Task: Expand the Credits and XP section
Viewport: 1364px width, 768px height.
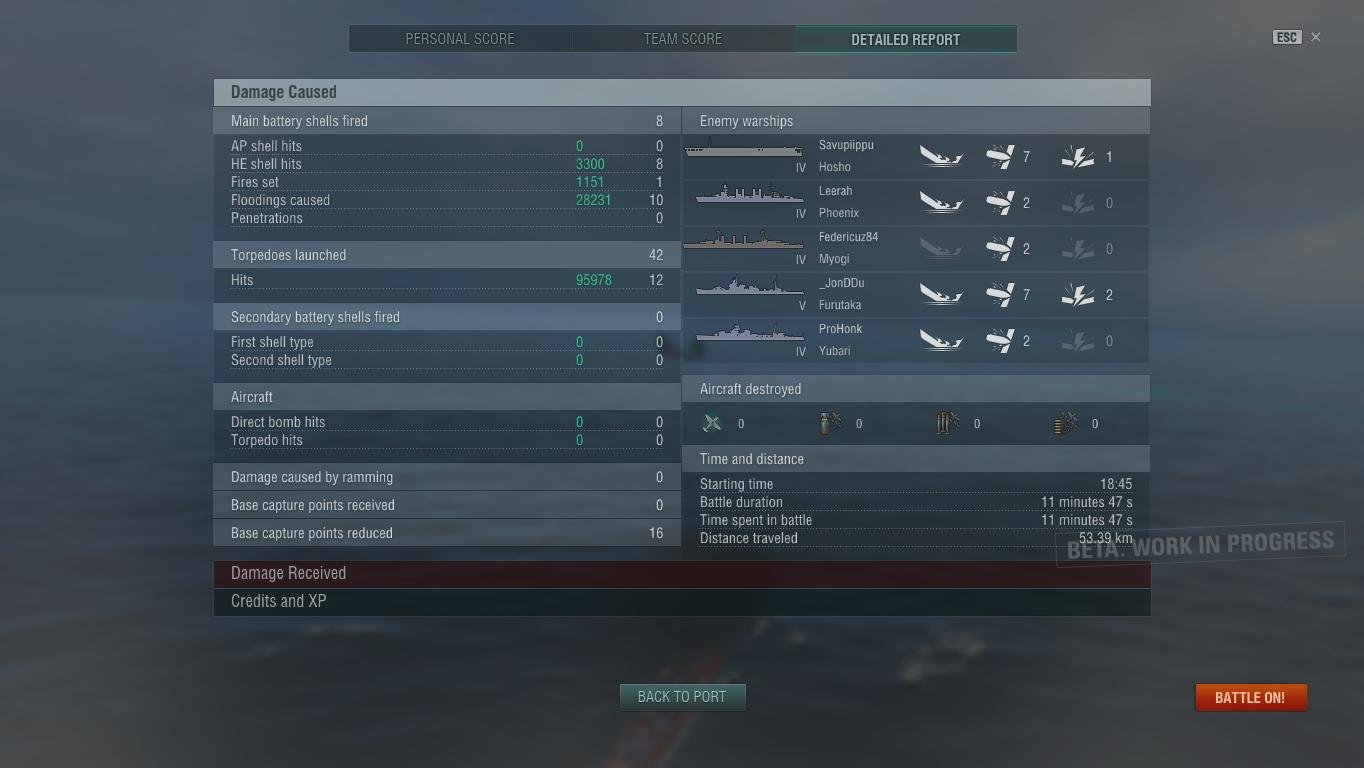Action: click(x=682, y=602)
